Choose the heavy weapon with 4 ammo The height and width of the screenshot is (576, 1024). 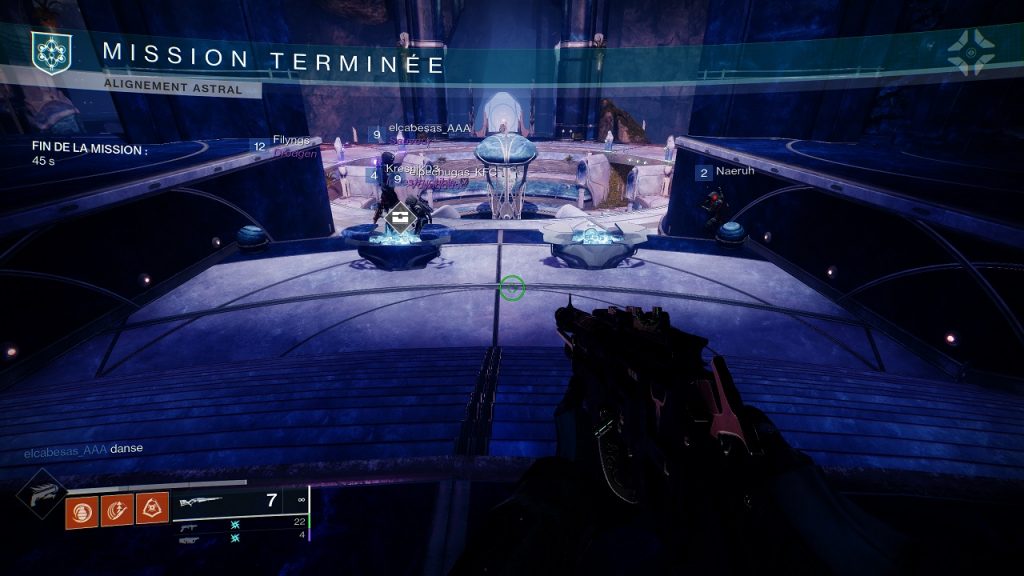point(240,538)
